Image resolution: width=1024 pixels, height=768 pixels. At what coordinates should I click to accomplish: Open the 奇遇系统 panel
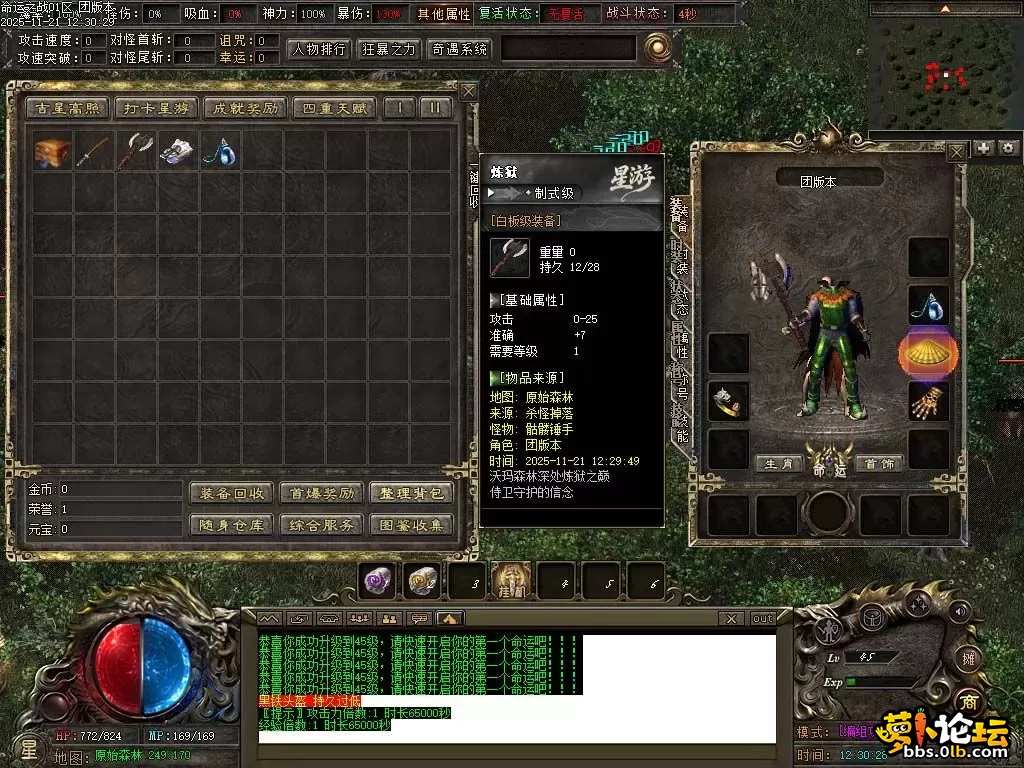pos(459,49)
